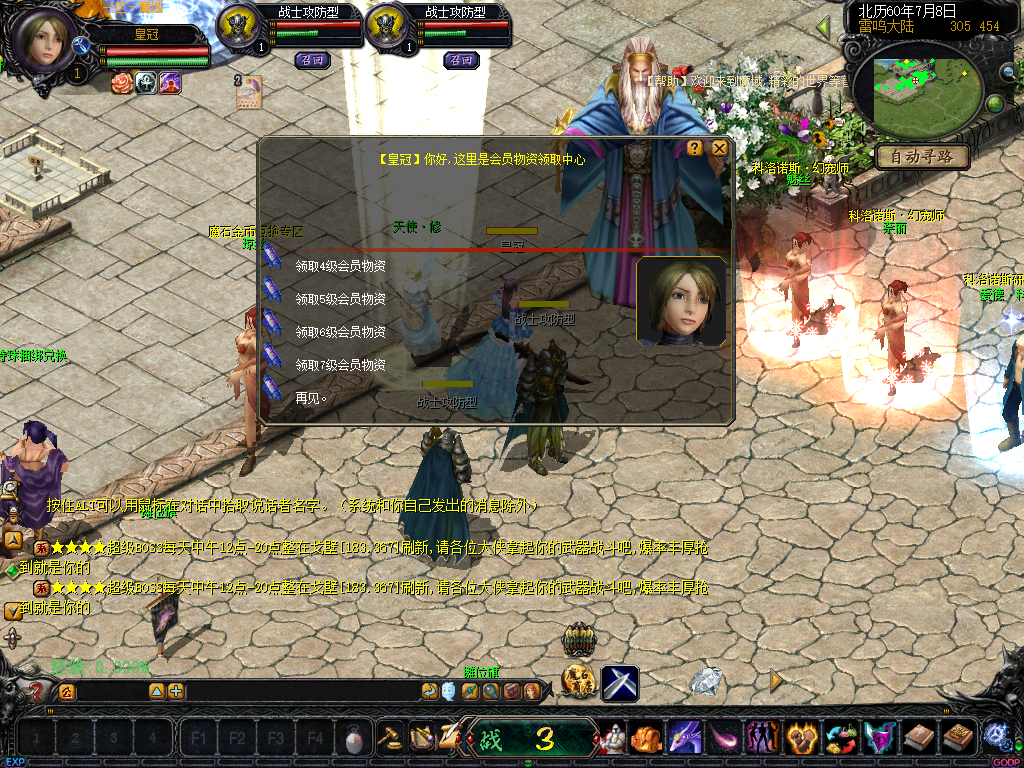Screen dimensions: 1024x768
Task: Pick the 领取6级会员物资 option
Action: 340,332
